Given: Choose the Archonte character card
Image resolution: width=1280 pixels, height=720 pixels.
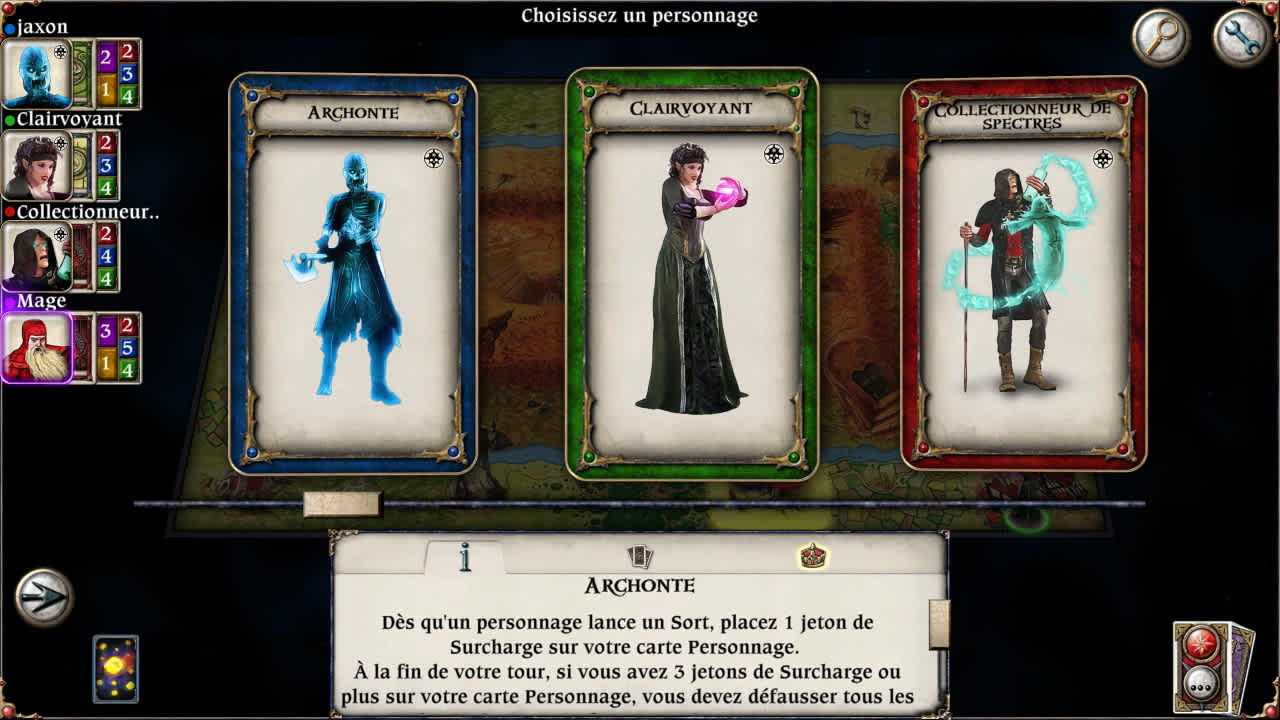Looking at the screenshot, I should click(353, 275).
